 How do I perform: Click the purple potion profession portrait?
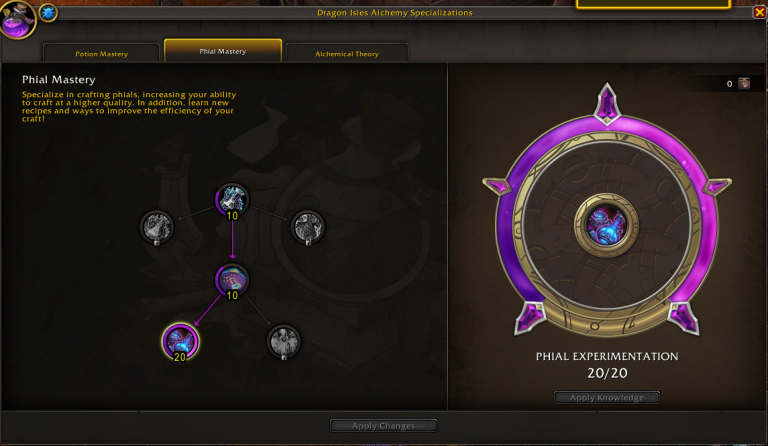pyautogui.click(x=18, y=20)
